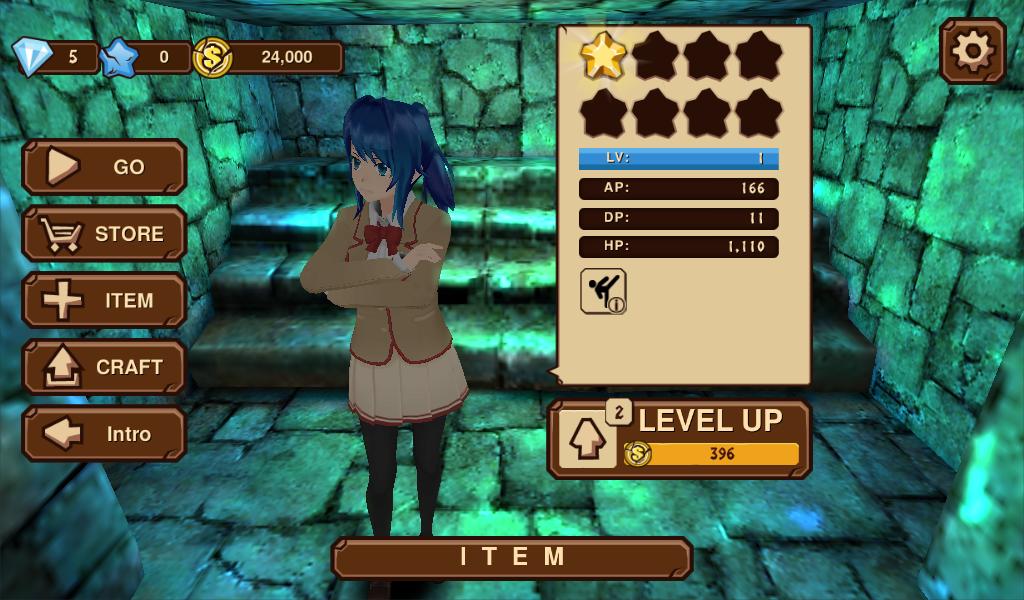Tap the blue star currency icon
Viewport: 1024px width, 600px height.
pos(119,57)
